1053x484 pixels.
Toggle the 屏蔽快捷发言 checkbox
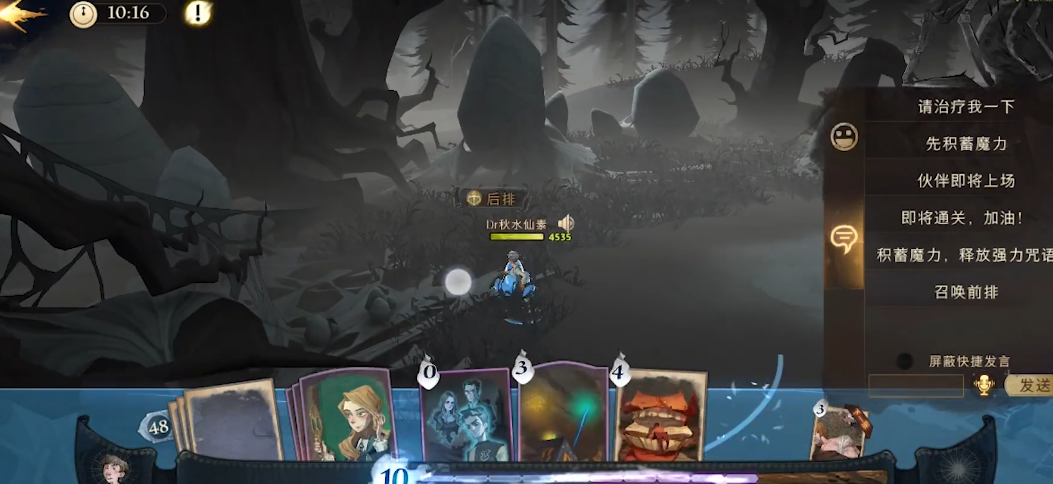[905, 361]
